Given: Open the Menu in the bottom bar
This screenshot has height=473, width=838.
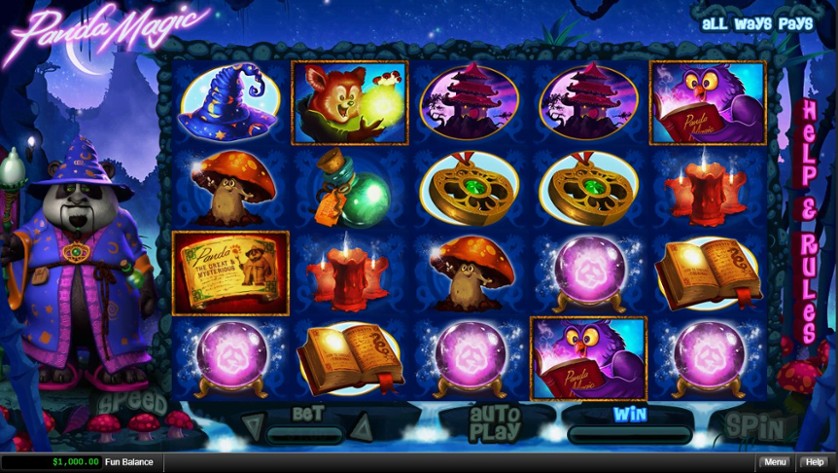Looking at the screenshot, I should click(774, 462).
